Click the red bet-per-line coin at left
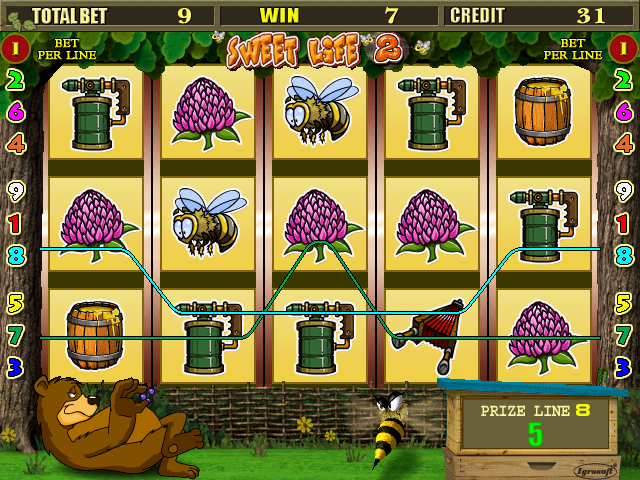This screenshot has width=640, height=480. [15, 48]
